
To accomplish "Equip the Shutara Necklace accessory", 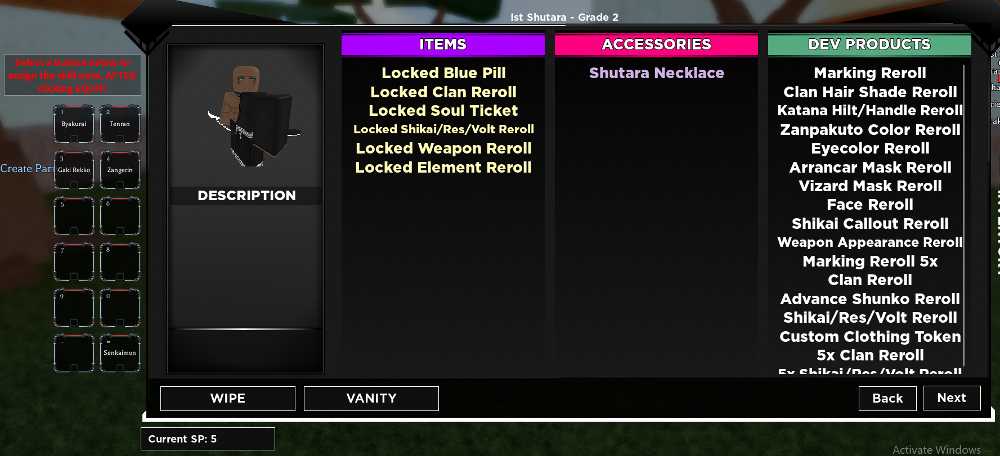I will (656, 73).
